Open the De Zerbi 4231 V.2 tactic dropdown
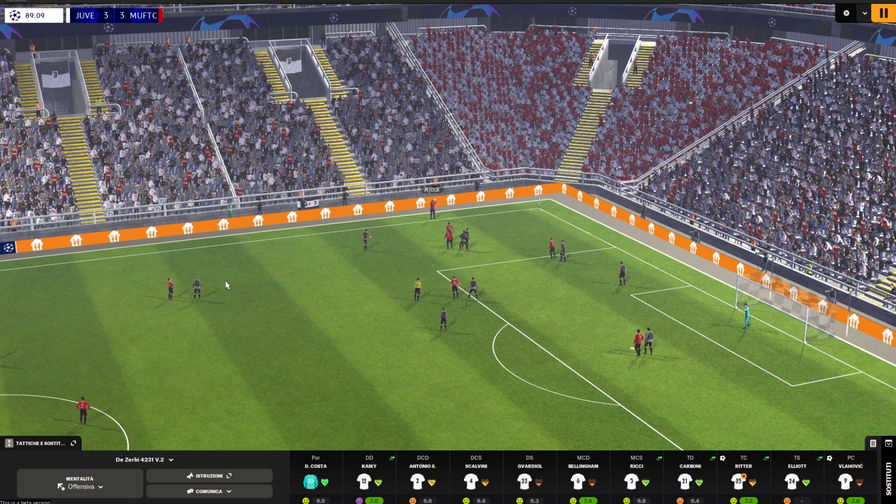 coord(144,460)
